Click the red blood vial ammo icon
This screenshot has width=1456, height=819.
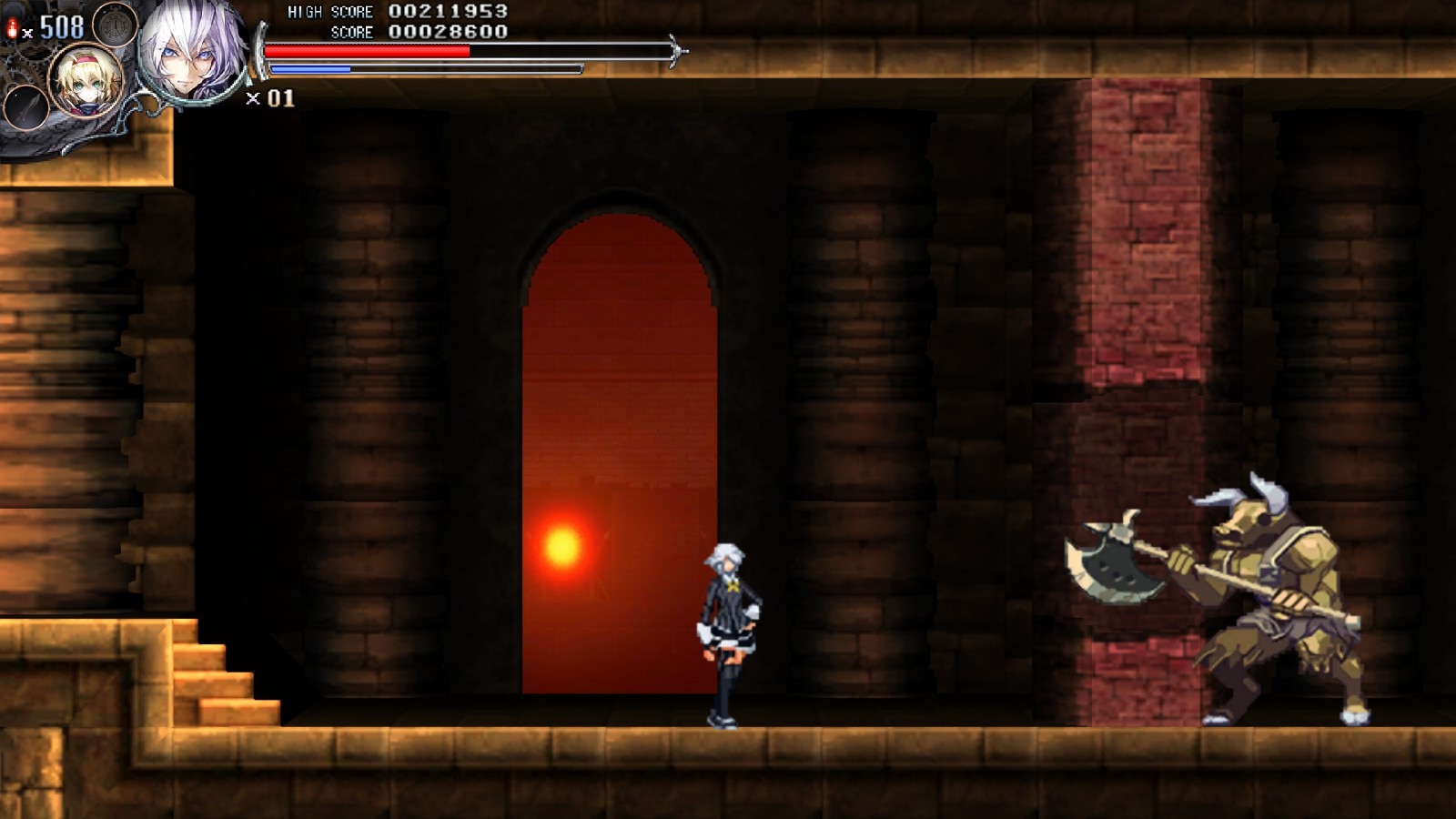pyautogui.click(x=11, y=25)
